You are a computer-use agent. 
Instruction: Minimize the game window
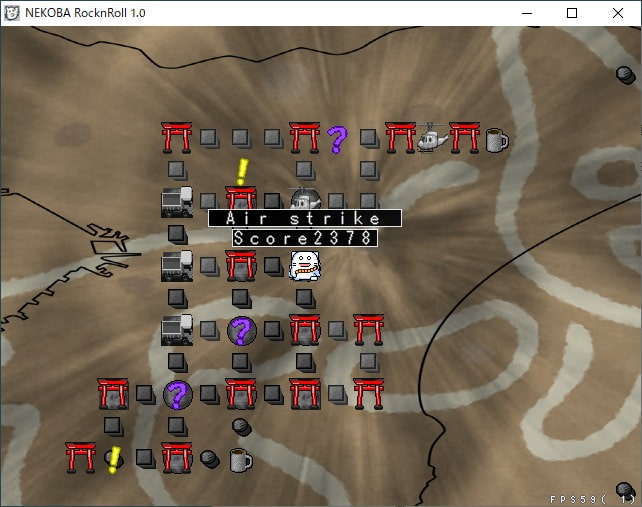pyautogui.click(x=526, y=13)
